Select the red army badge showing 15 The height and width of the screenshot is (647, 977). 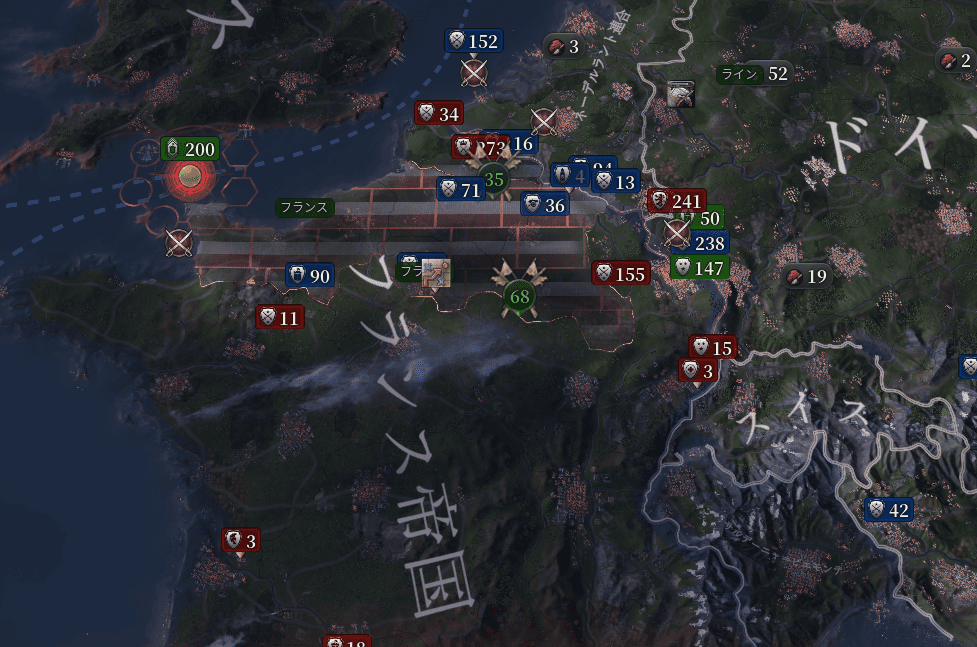(711, 348)
